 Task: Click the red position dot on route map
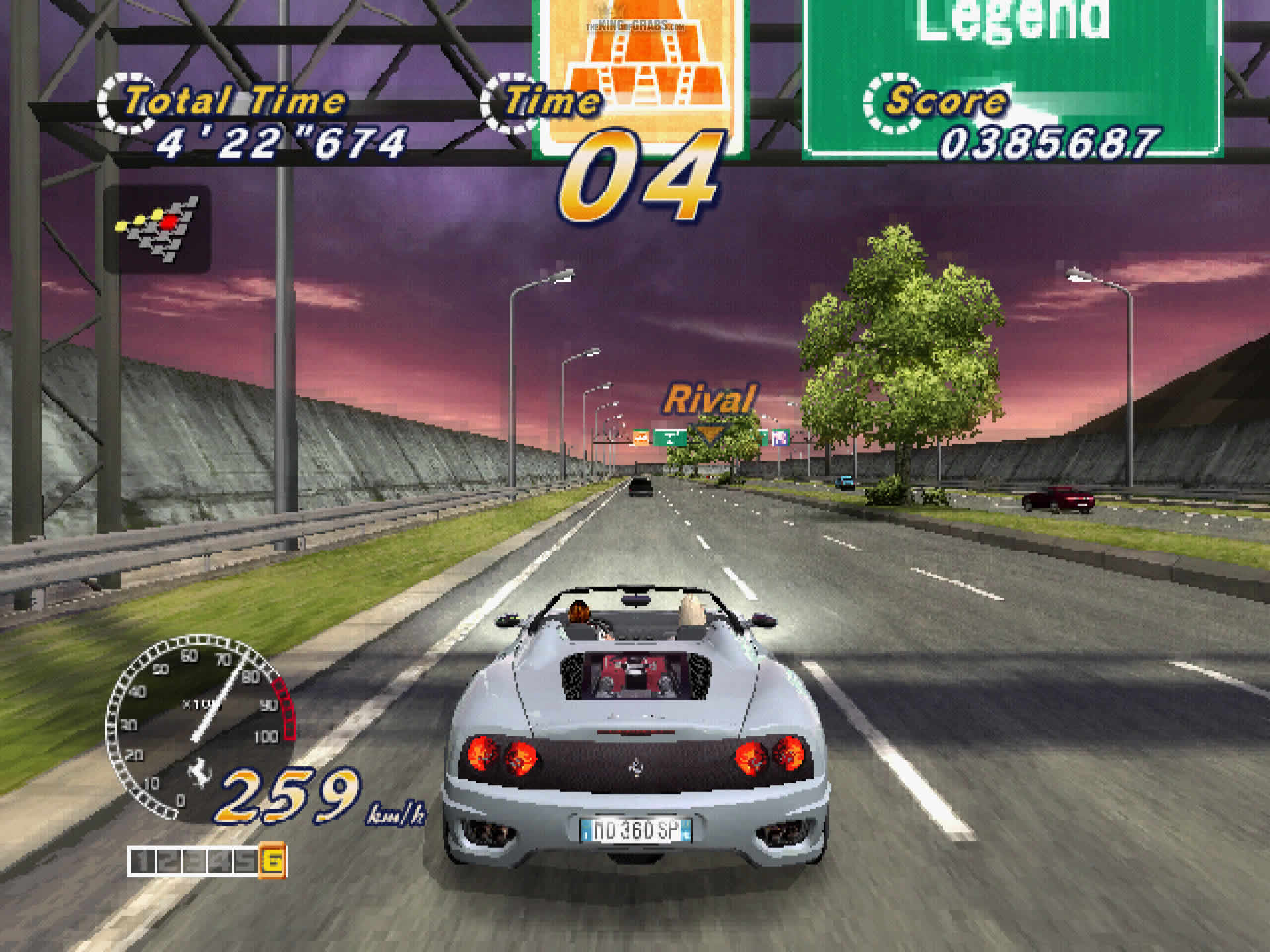(167, 223)
